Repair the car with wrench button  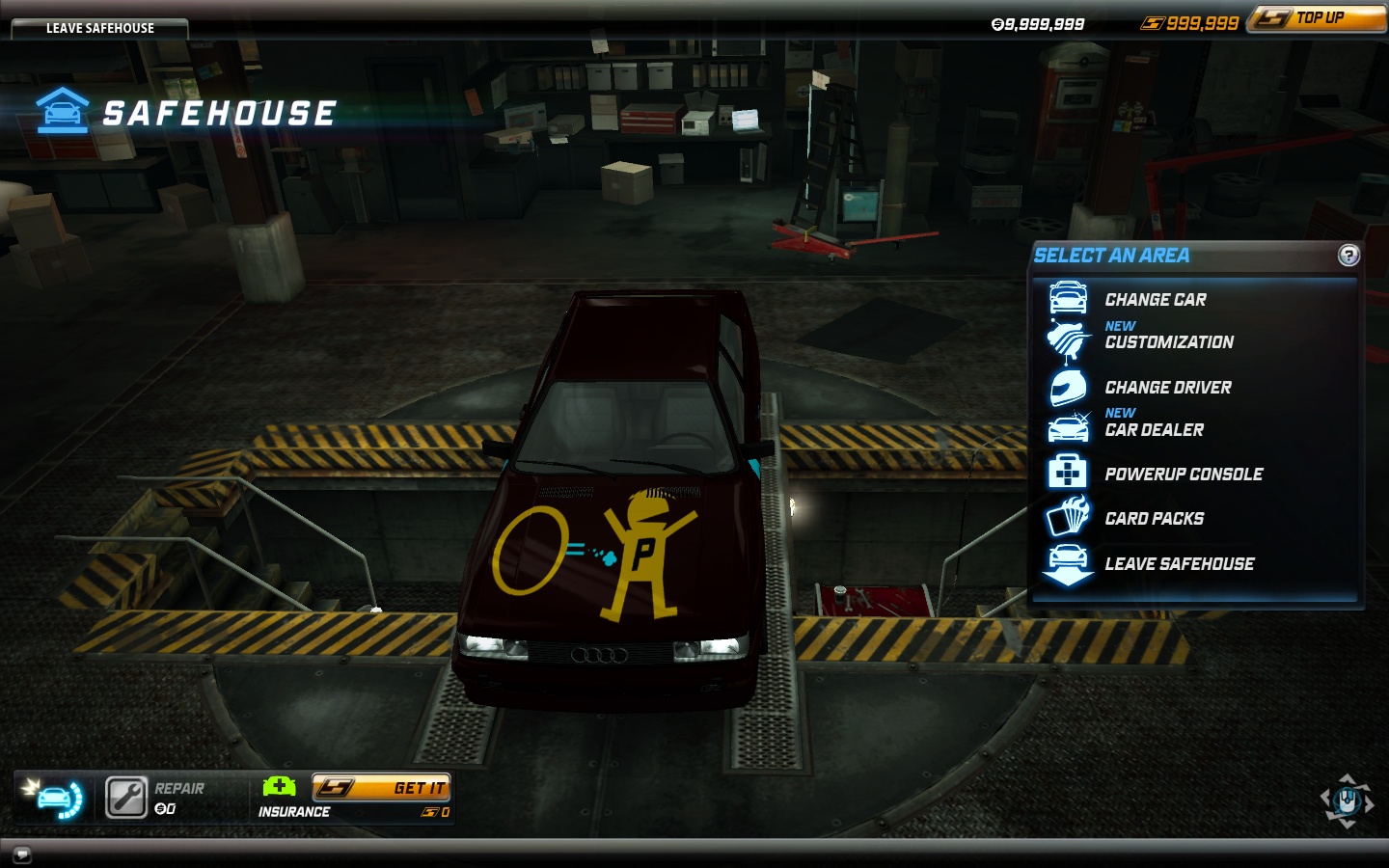click(126, 798)
